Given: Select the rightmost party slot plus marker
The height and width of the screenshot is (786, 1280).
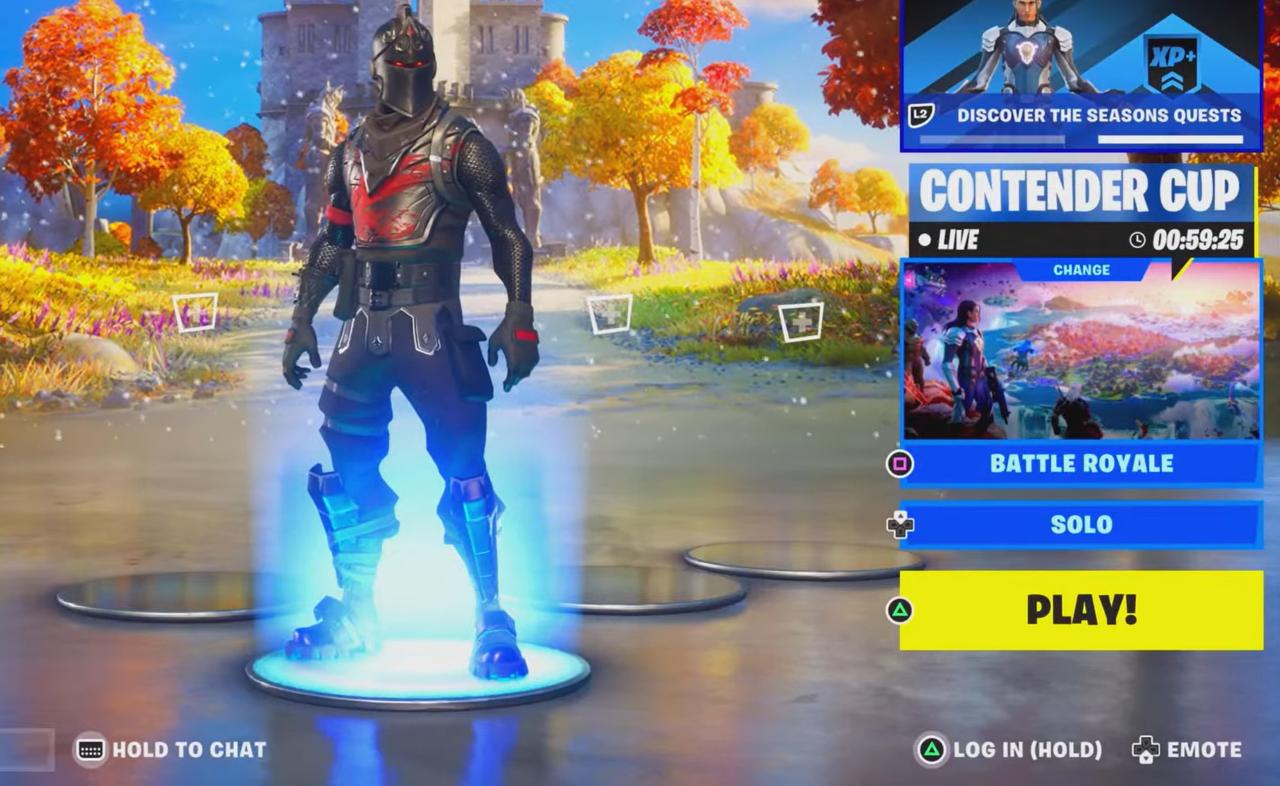Looking at the screenshot, I should [x=801, y=324].
